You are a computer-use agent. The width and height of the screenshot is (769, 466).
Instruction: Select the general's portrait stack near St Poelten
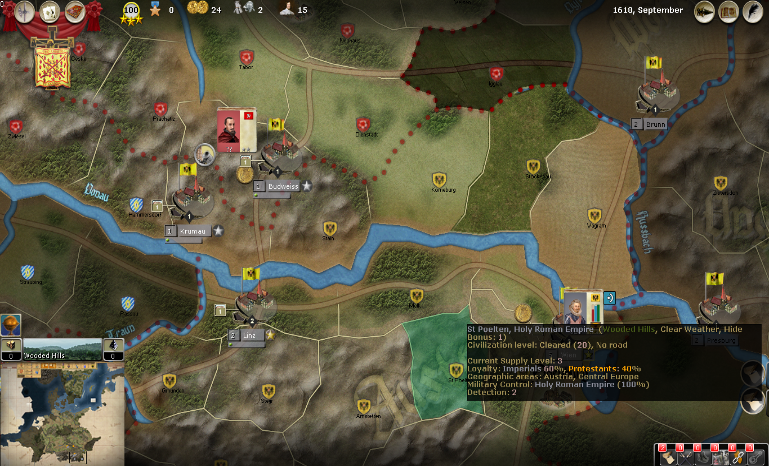click(576, 305)
